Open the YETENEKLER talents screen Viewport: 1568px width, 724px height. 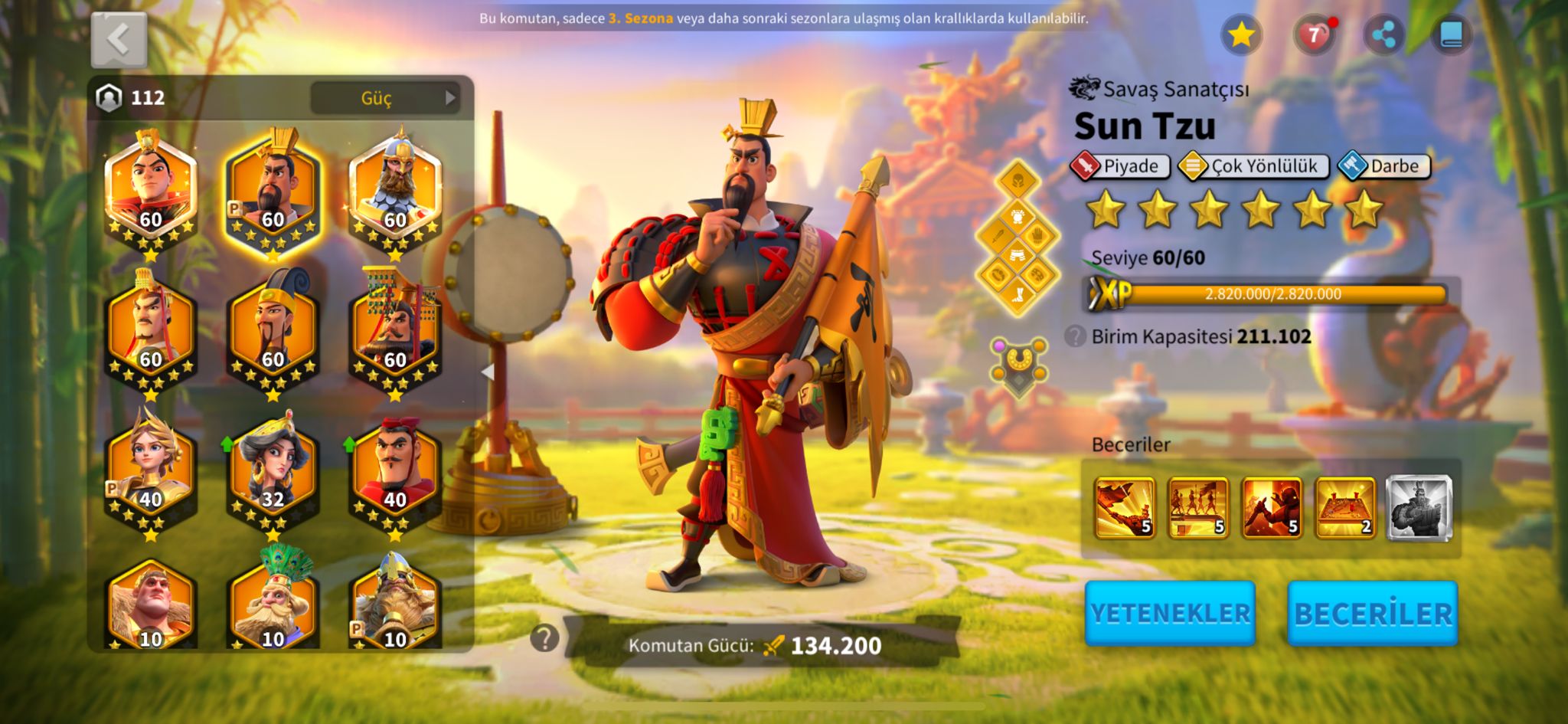[1170, 613]
